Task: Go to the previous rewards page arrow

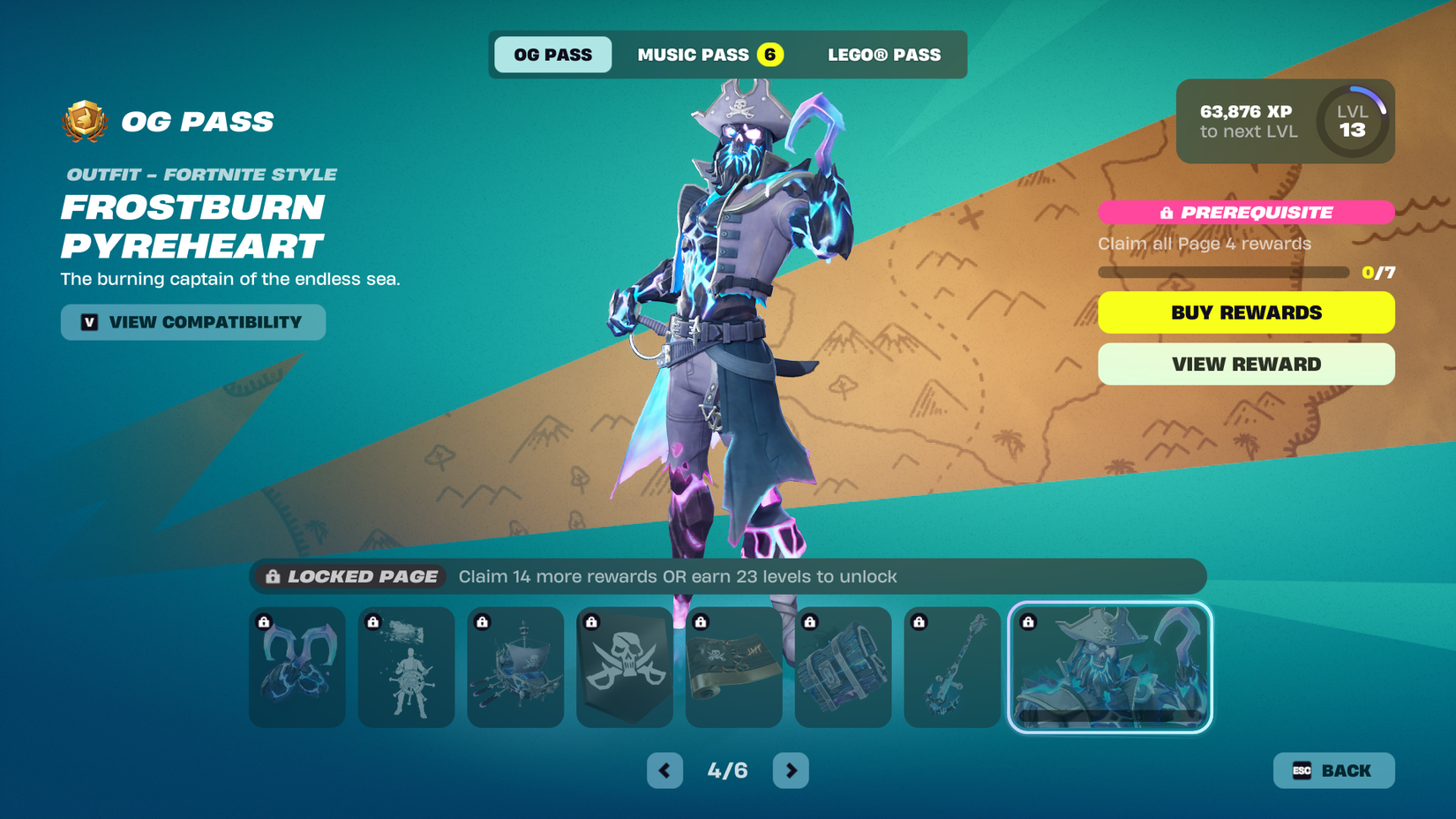Action: click(x=664, y=770)
